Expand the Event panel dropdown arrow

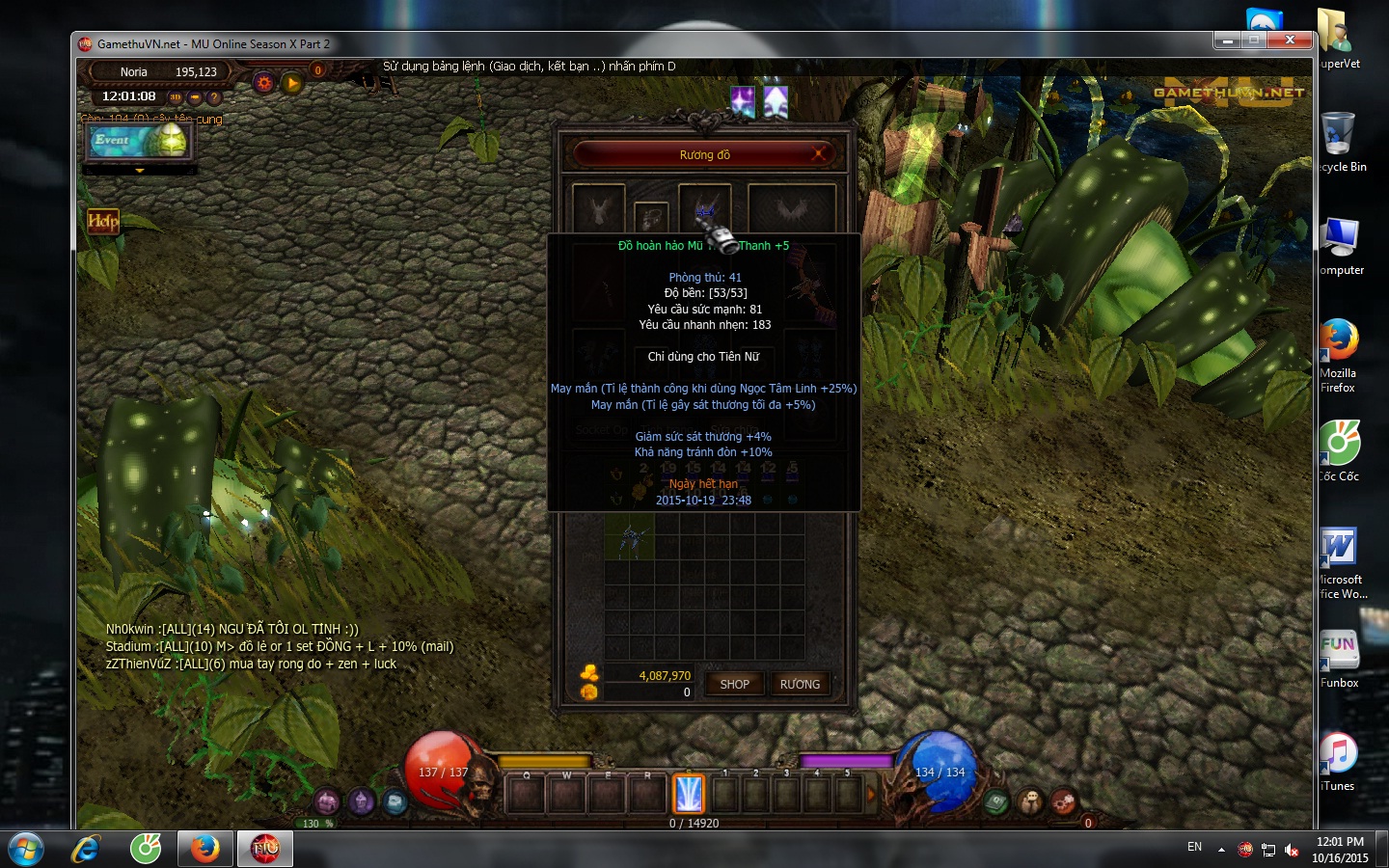(x=140, y=171)
